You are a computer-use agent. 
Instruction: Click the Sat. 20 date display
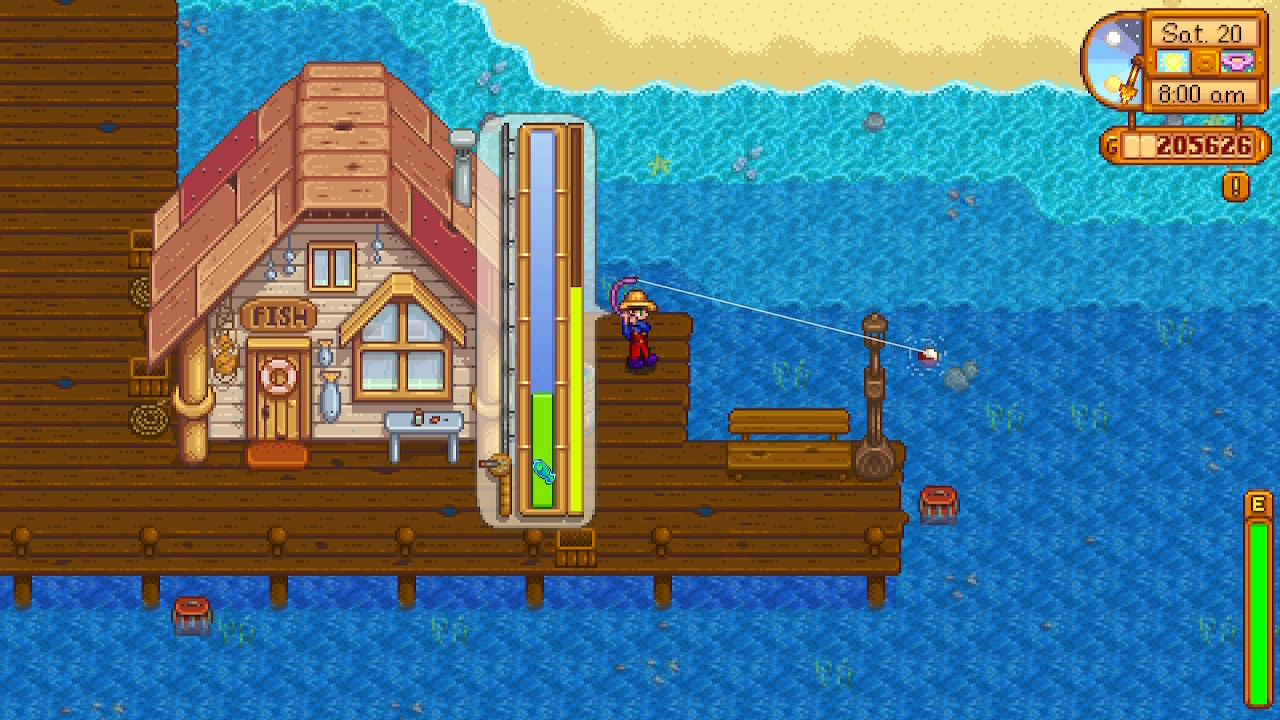click(1203, 33)
